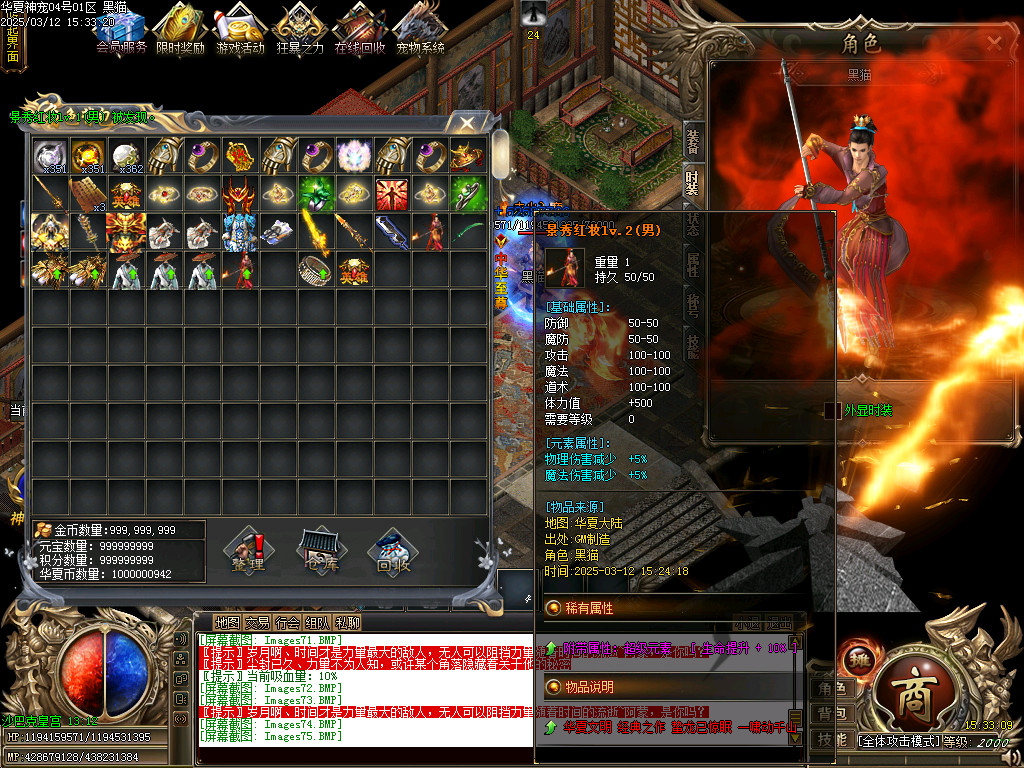The height and width of the screenshot is (768, 1024).
Task: Open the 狂暴之力 berserk power icon
Action: point(300,30)
